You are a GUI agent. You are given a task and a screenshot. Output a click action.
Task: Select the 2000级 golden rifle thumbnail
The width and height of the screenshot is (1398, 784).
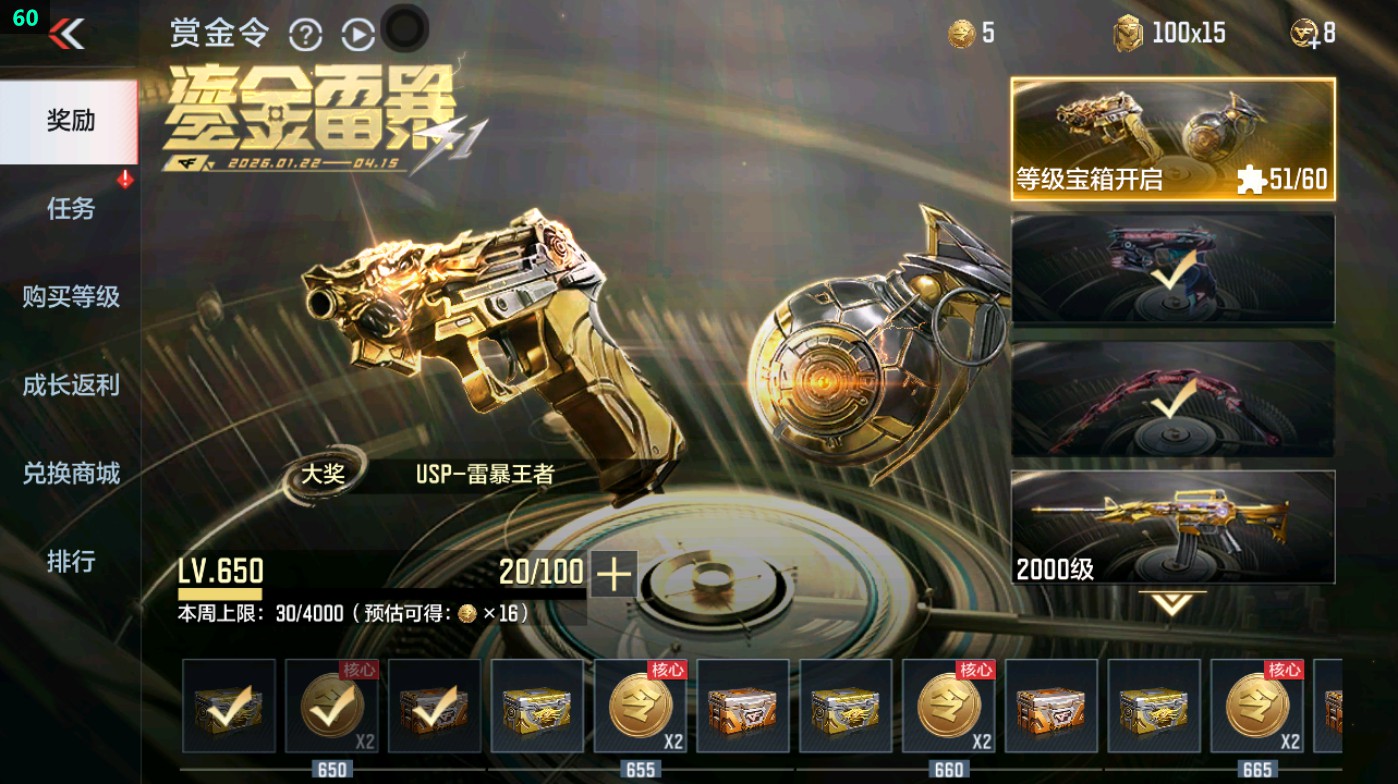point(1175,525)
